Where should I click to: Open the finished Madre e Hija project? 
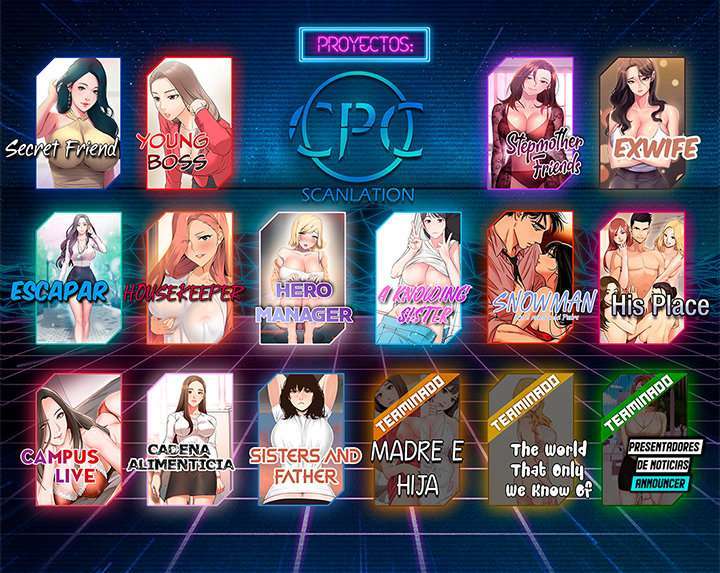coord(418,440)
